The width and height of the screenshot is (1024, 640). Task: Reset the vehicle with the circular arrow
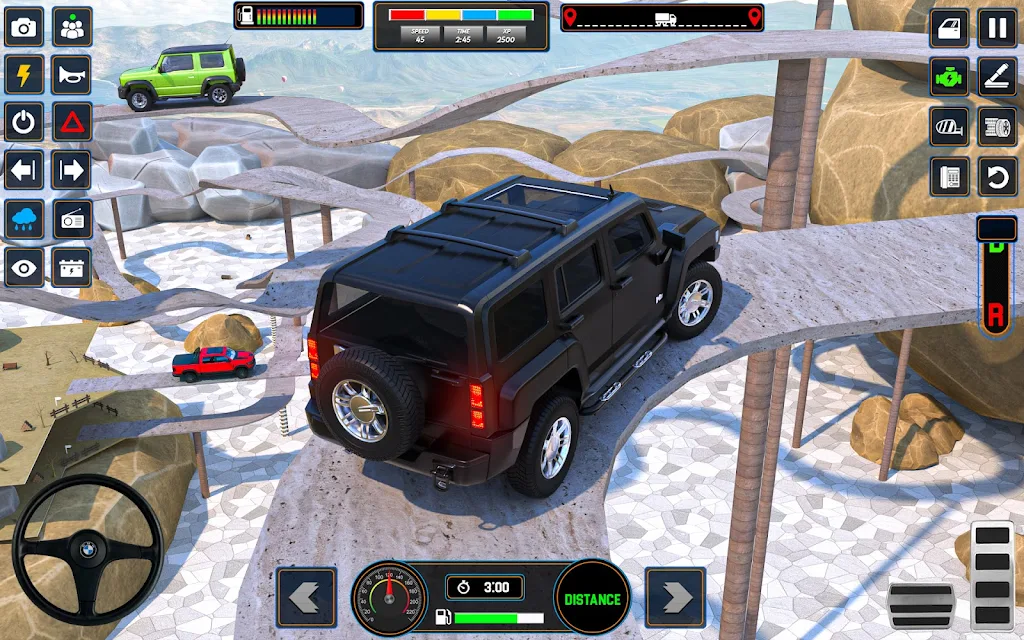(x=996, y=176)
